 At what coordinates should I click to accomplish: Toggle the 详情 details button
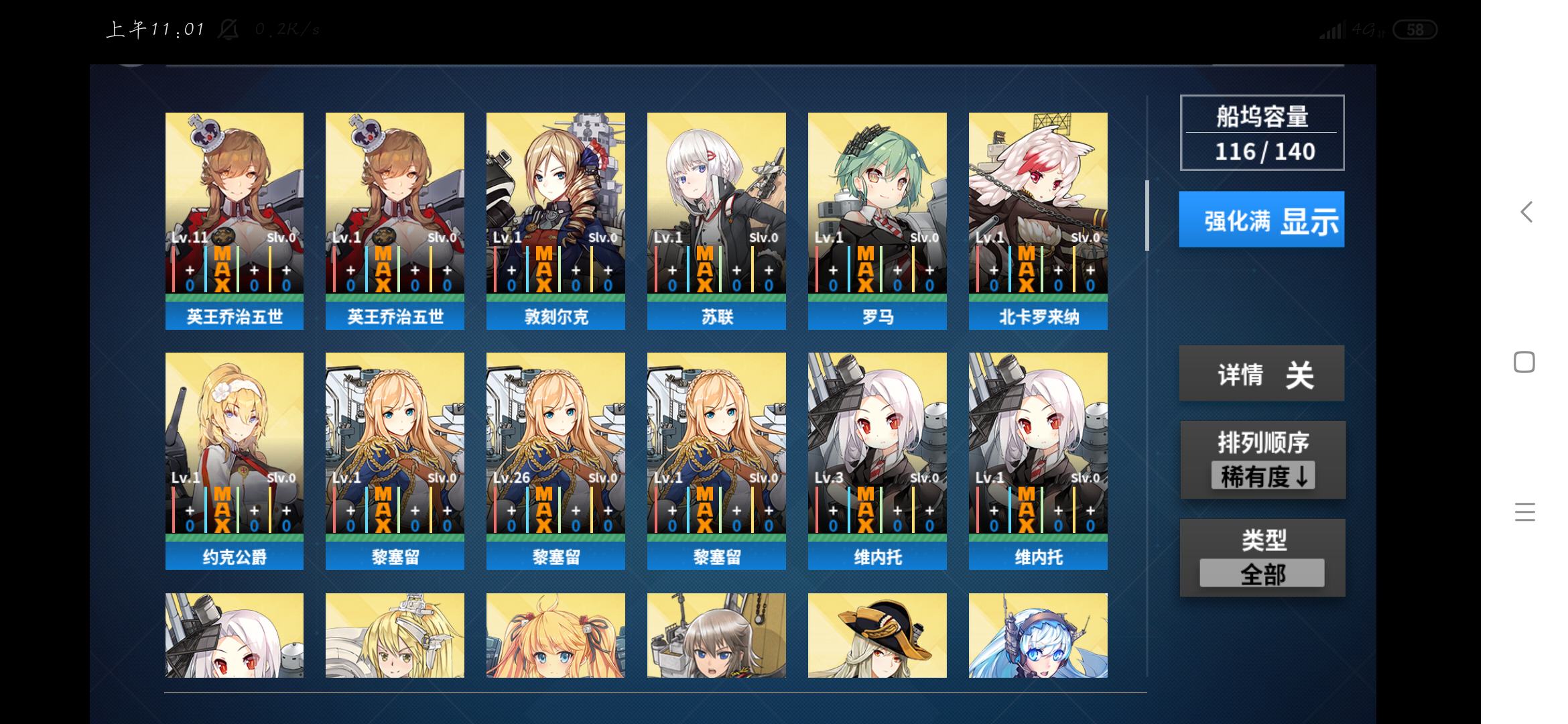click(1261, 373)
